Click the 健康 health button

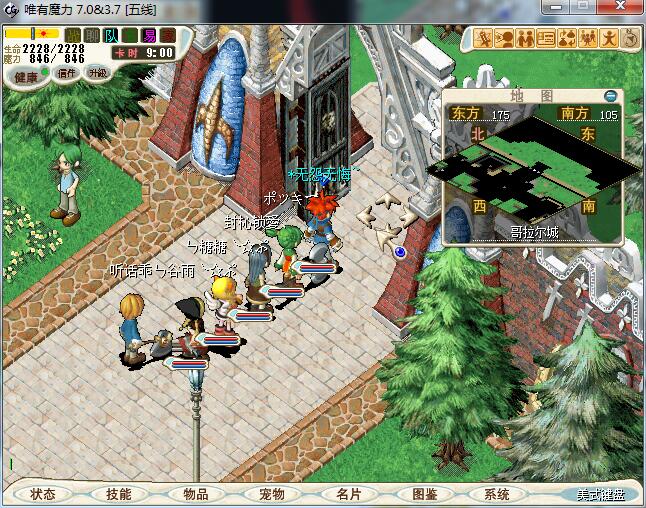click(x=25, y=77)
